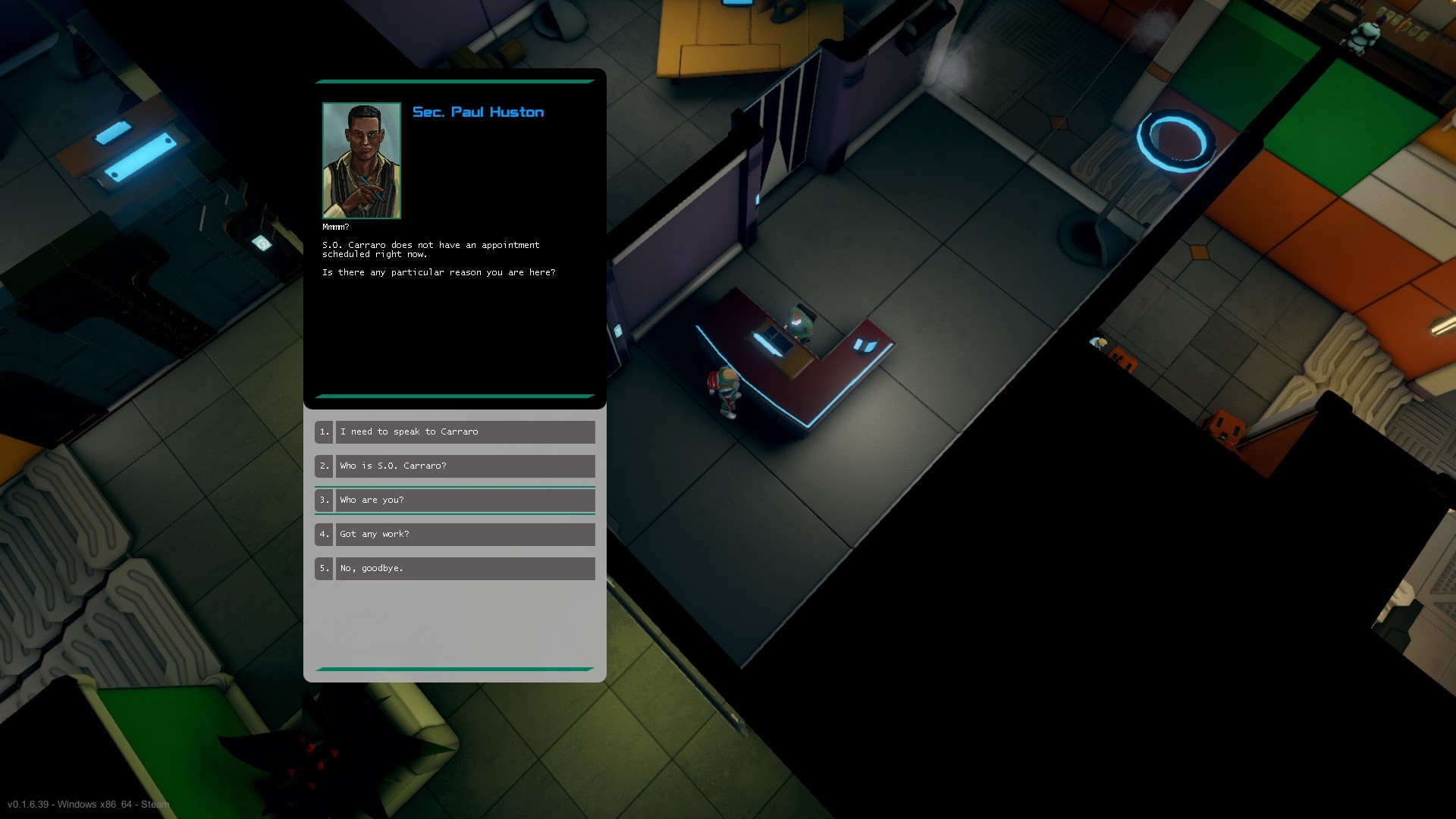Click Paul Huston's portrait picture
The image size is (1456, 819).
(x=362, y=159)
